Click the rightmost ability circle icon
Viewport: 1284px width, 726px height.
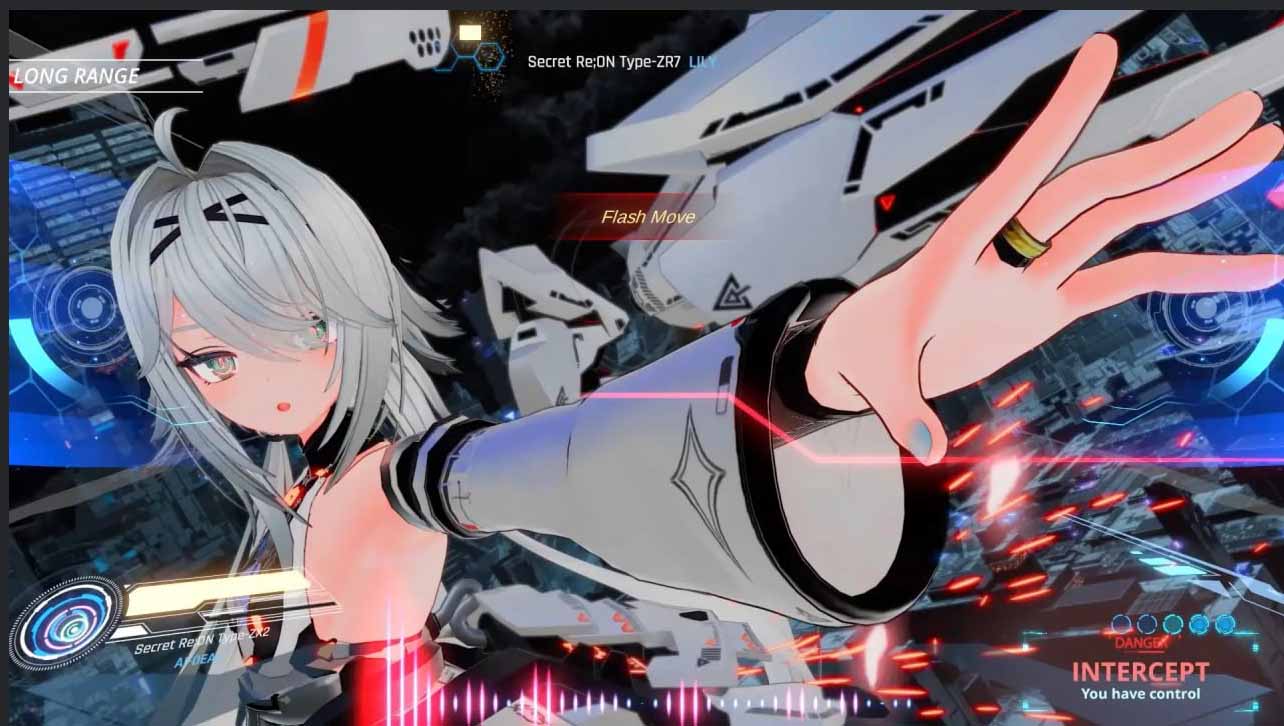click(1224, 624)
